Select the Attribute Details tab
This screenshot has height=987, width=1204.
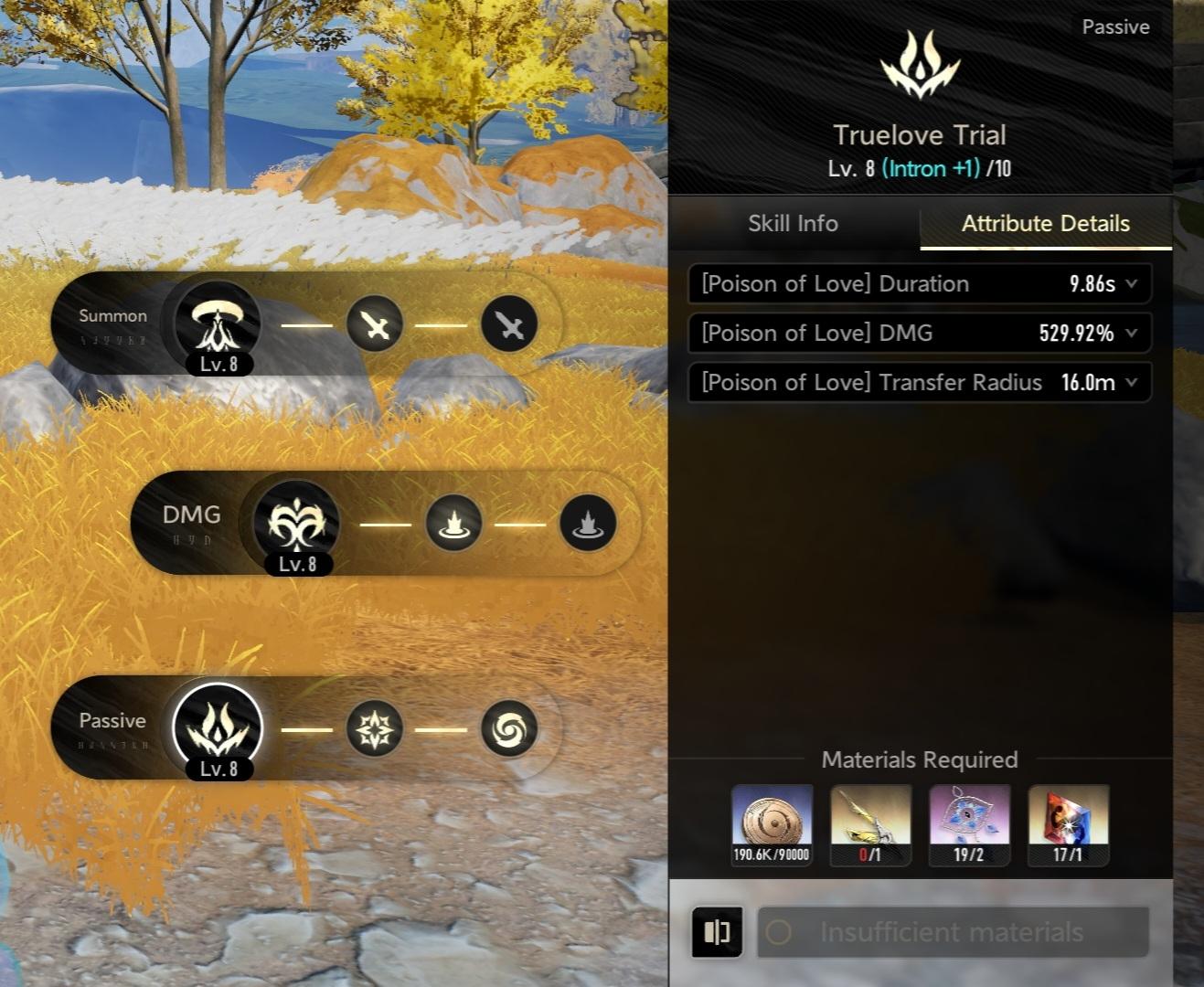[1045, 224]
